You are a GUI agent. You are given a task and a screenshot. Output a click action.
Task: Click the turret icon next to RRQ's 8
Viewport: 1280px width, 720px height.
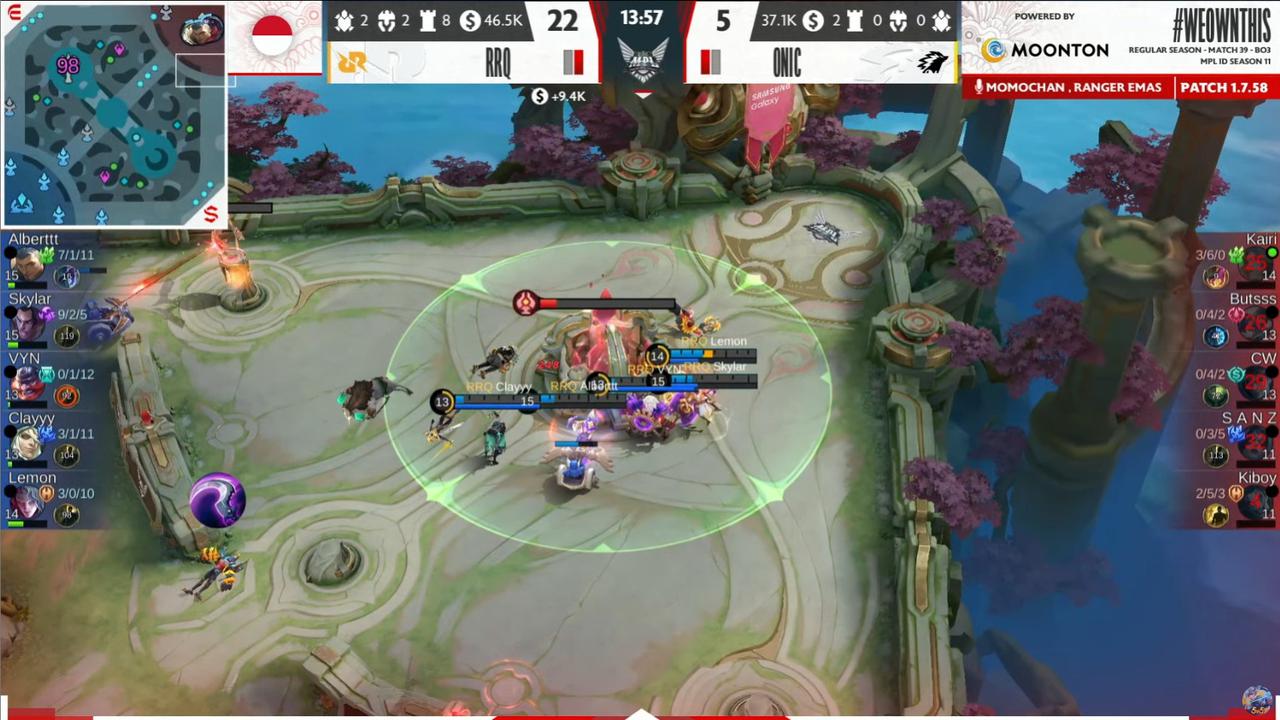[426, 18]
